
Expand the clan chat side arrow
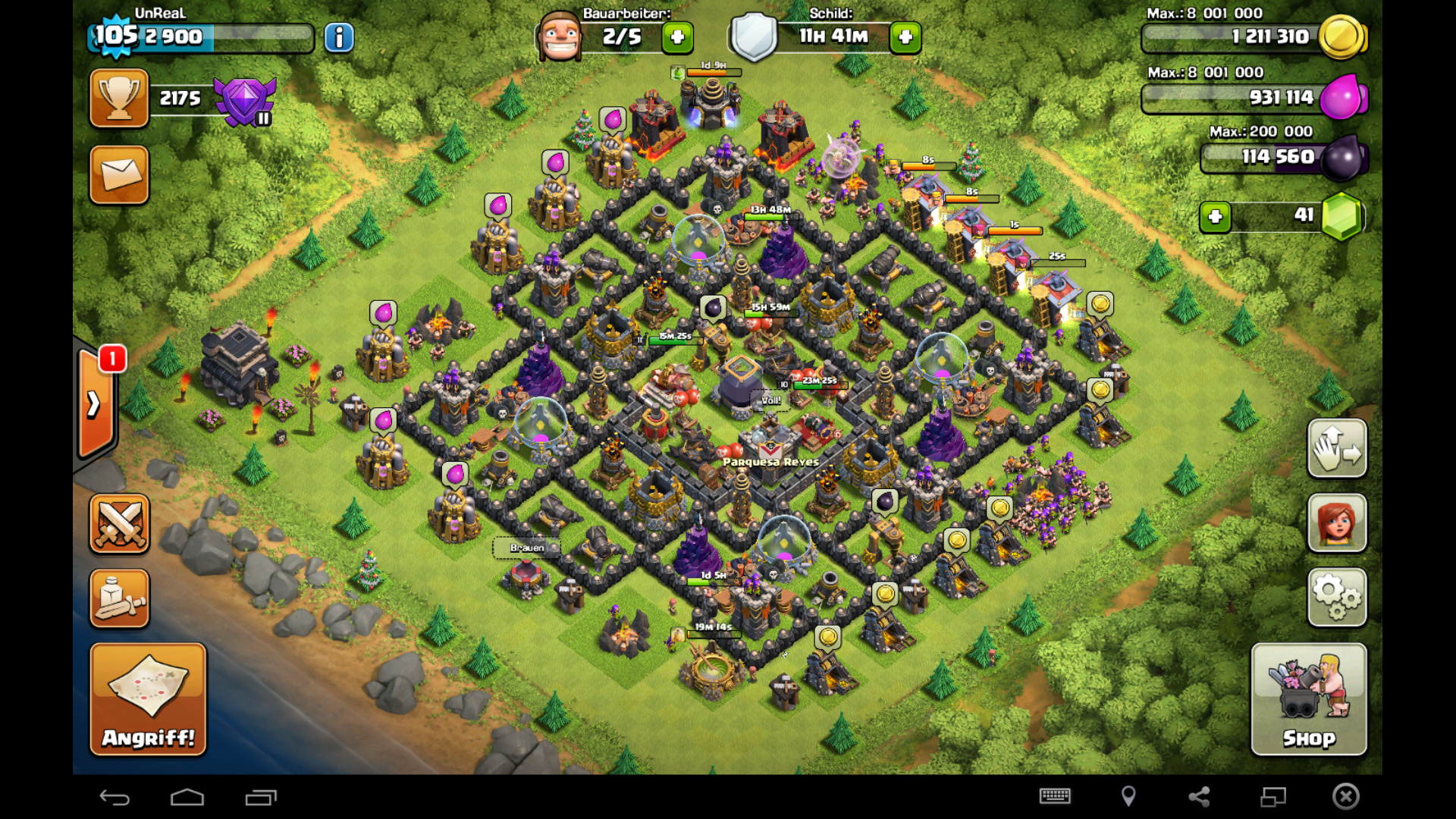[x=95, y=404]
